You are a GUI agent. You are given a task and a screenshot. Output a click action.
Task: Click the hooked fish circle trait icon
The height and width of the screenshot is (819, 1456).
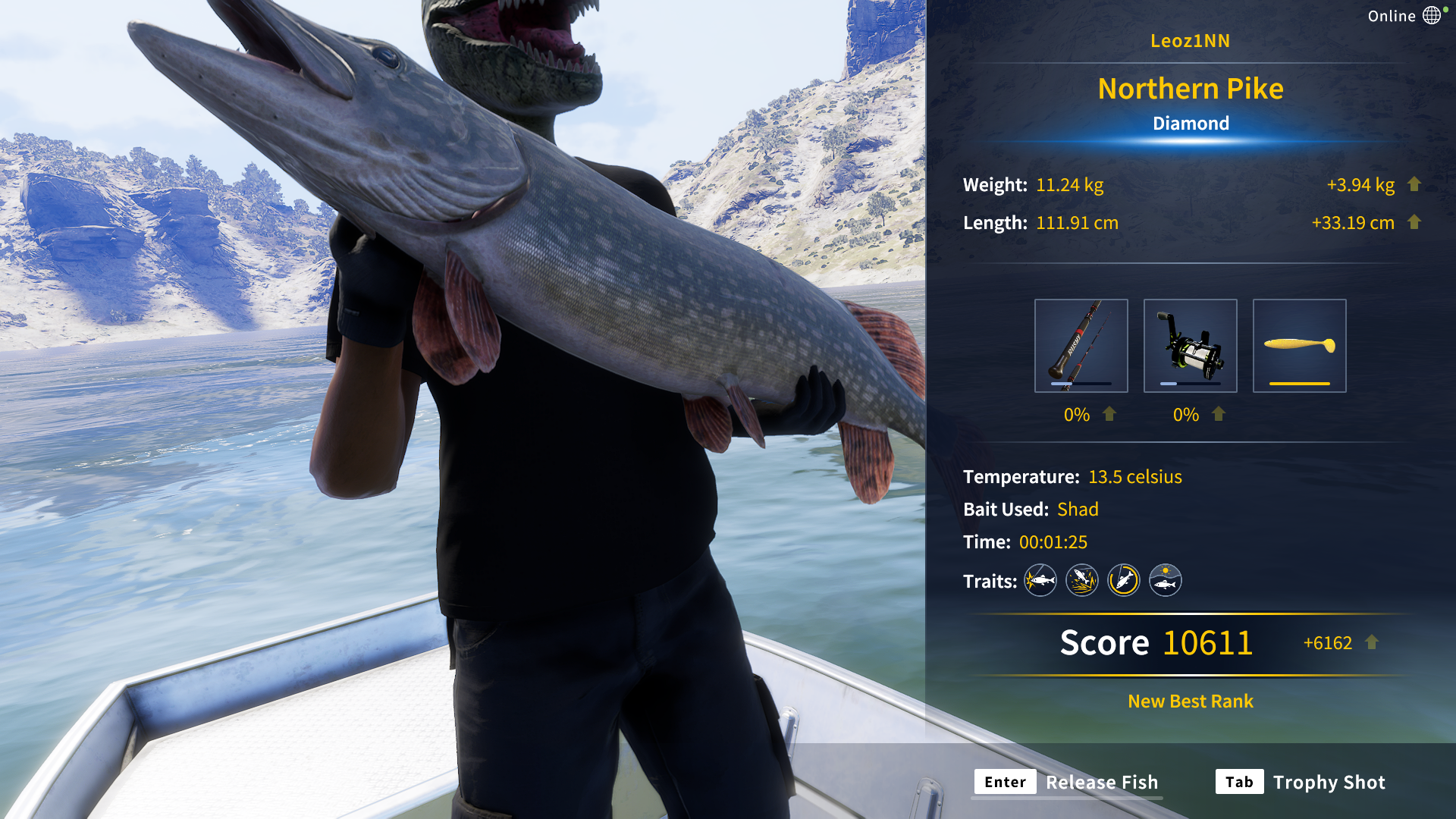(1123, 580)
